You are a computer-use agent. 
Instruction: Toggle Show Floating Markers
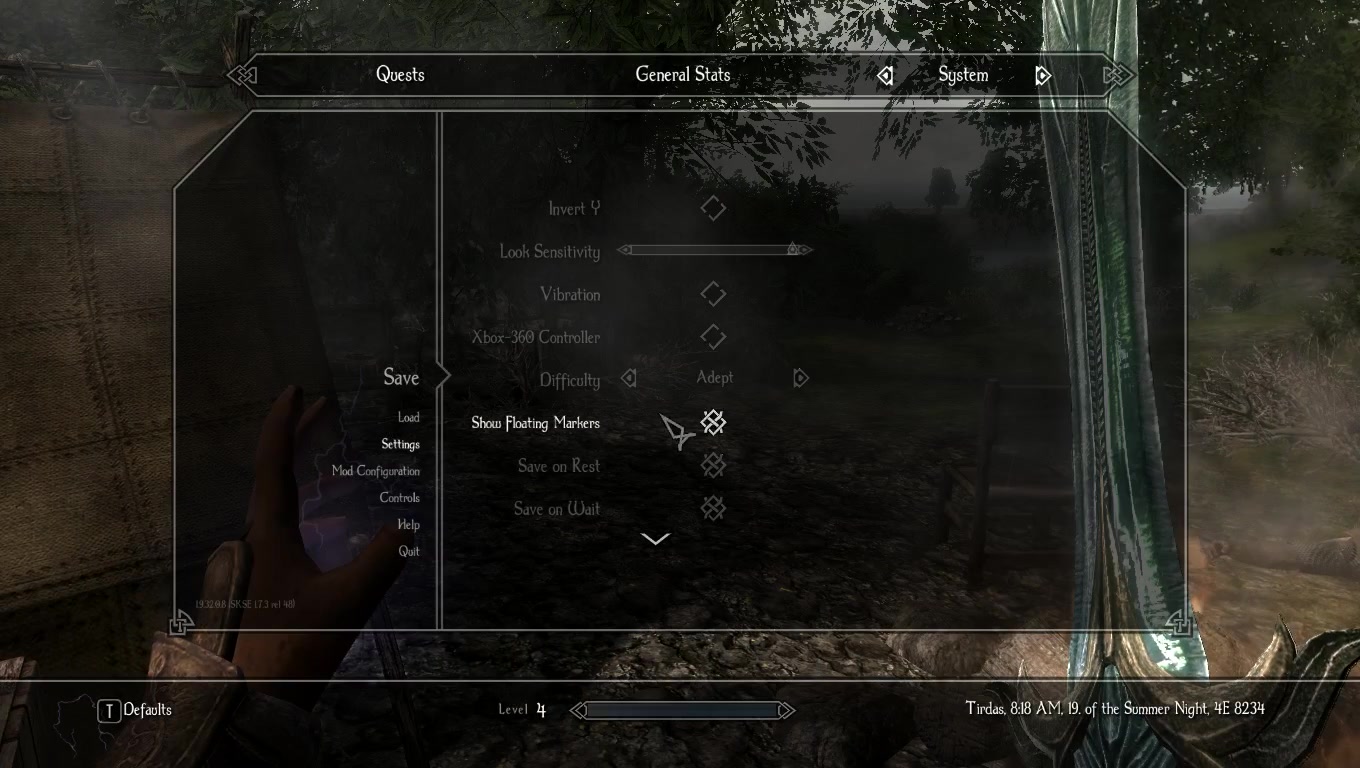713,423
